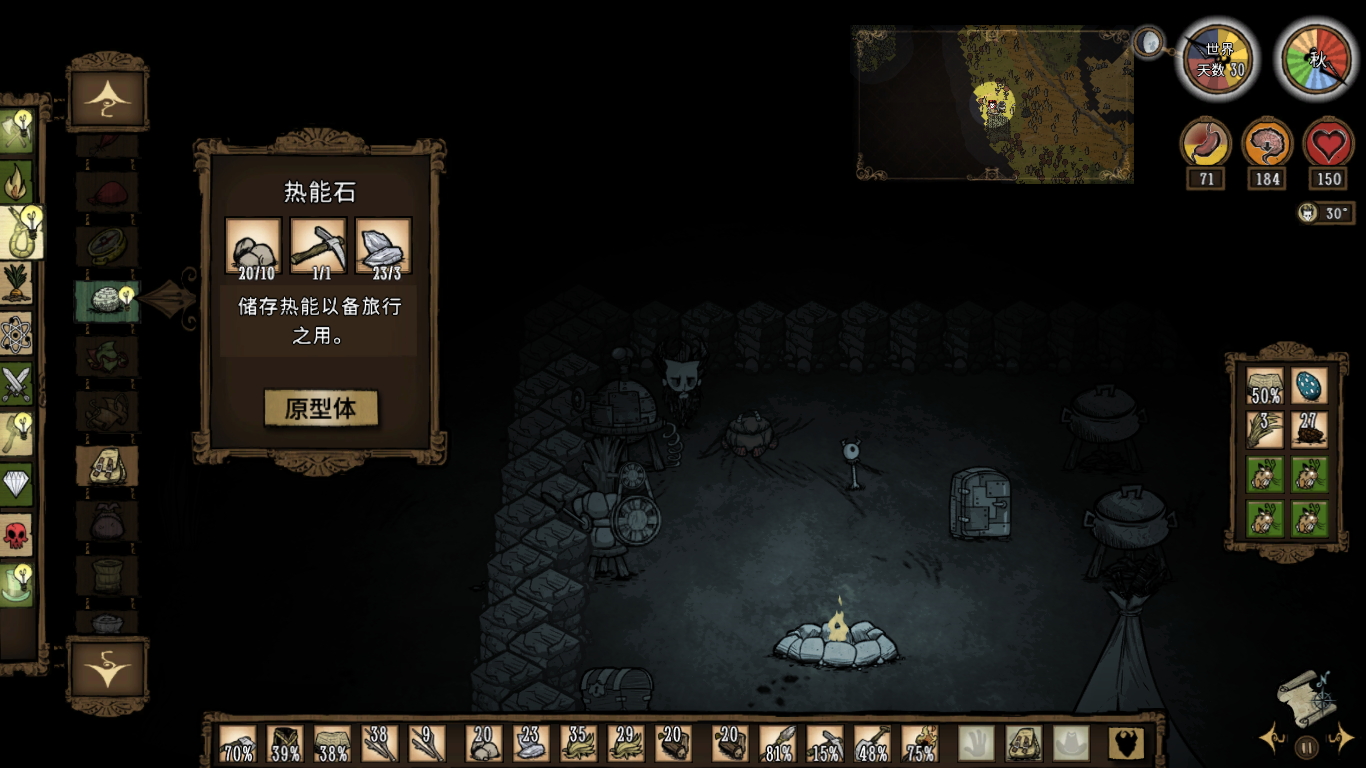The image size is (1366, 768).
Task: Click the equipped backpack slot in equipment bar
Action: (x=1023, y=744)
